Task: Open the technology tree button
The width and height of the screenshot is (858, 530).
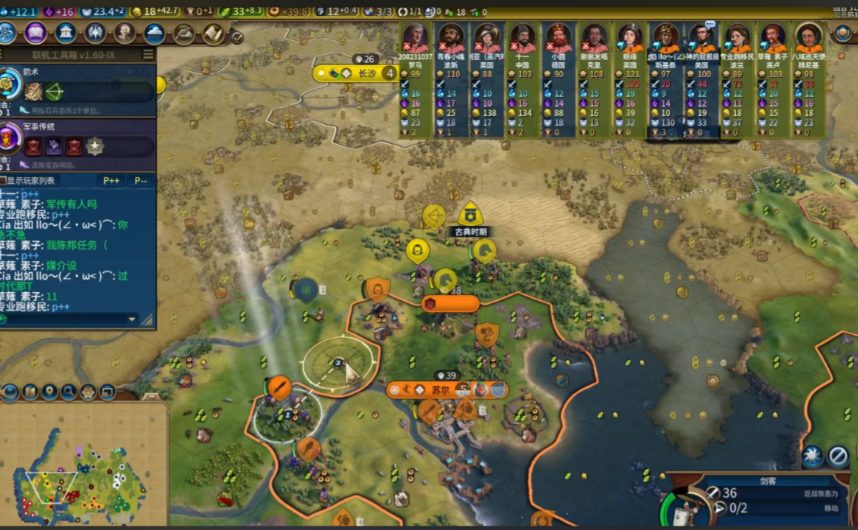Action: (8, 33)
